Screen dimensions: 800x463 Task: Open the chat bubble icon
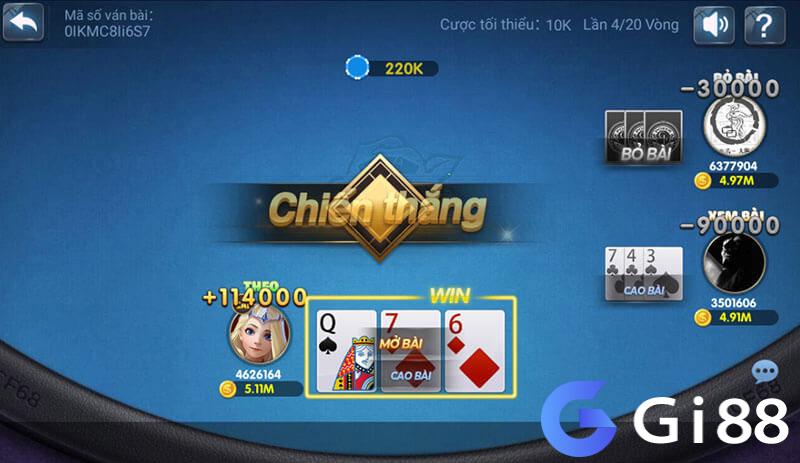[x=765, y=374]
